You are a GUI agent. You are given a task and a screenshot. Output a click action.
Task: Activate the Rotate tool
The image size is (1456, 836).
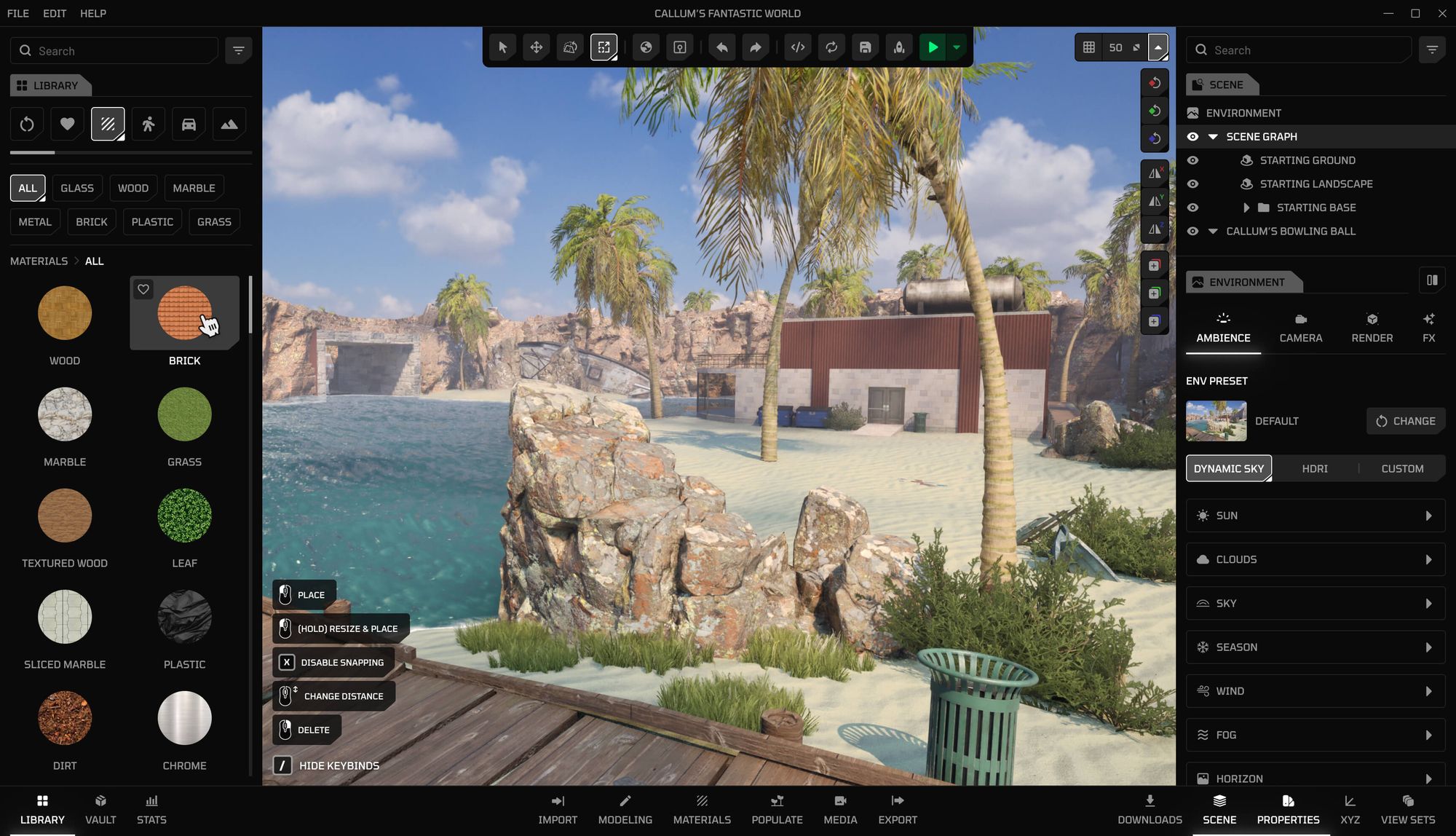pyautogui.click(x=570, y=47)
